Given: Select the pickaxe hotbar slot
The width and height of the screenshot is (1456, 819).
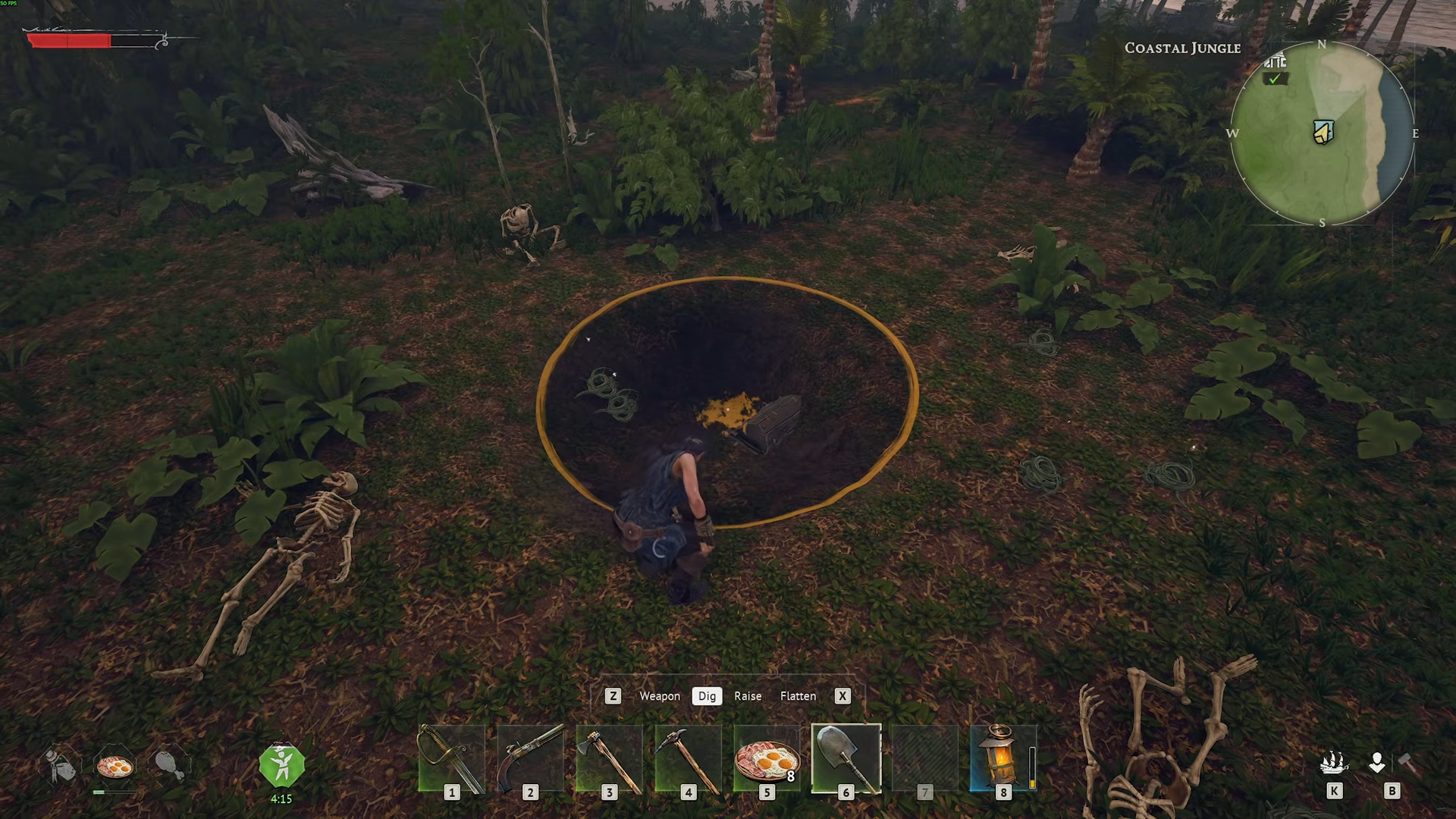Looking at the screenshot, I should (x=688, y=759).
